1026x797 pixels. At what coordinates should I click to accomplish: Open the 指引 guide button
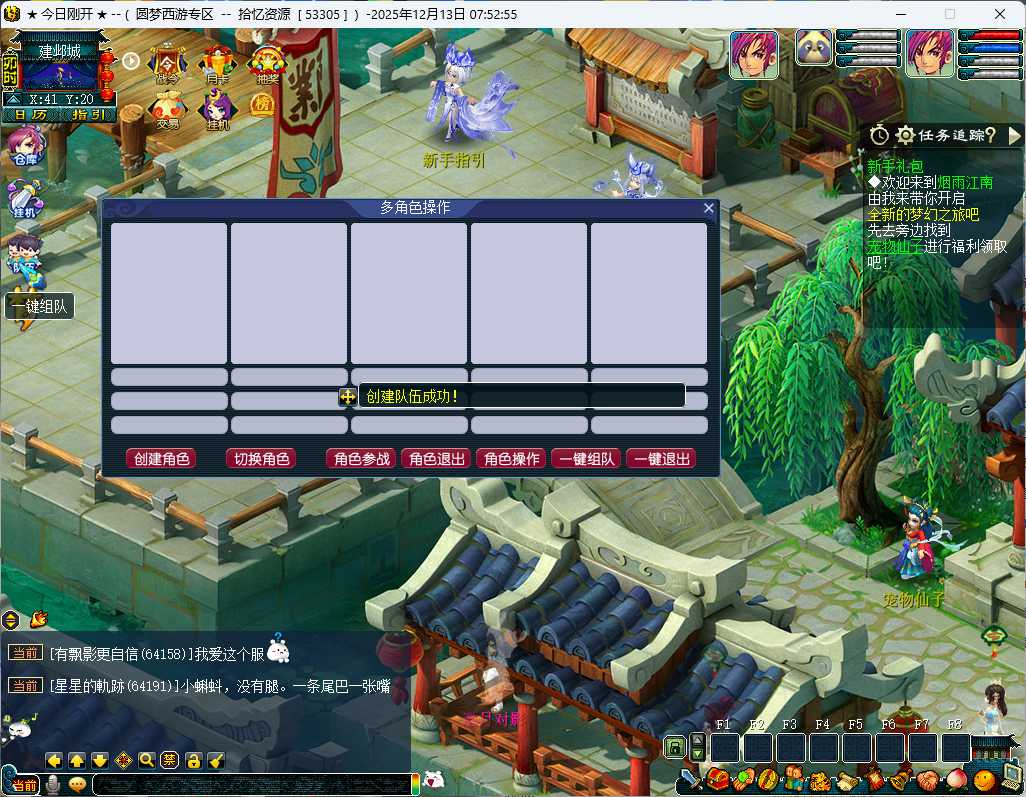click(x=88, y=114)
